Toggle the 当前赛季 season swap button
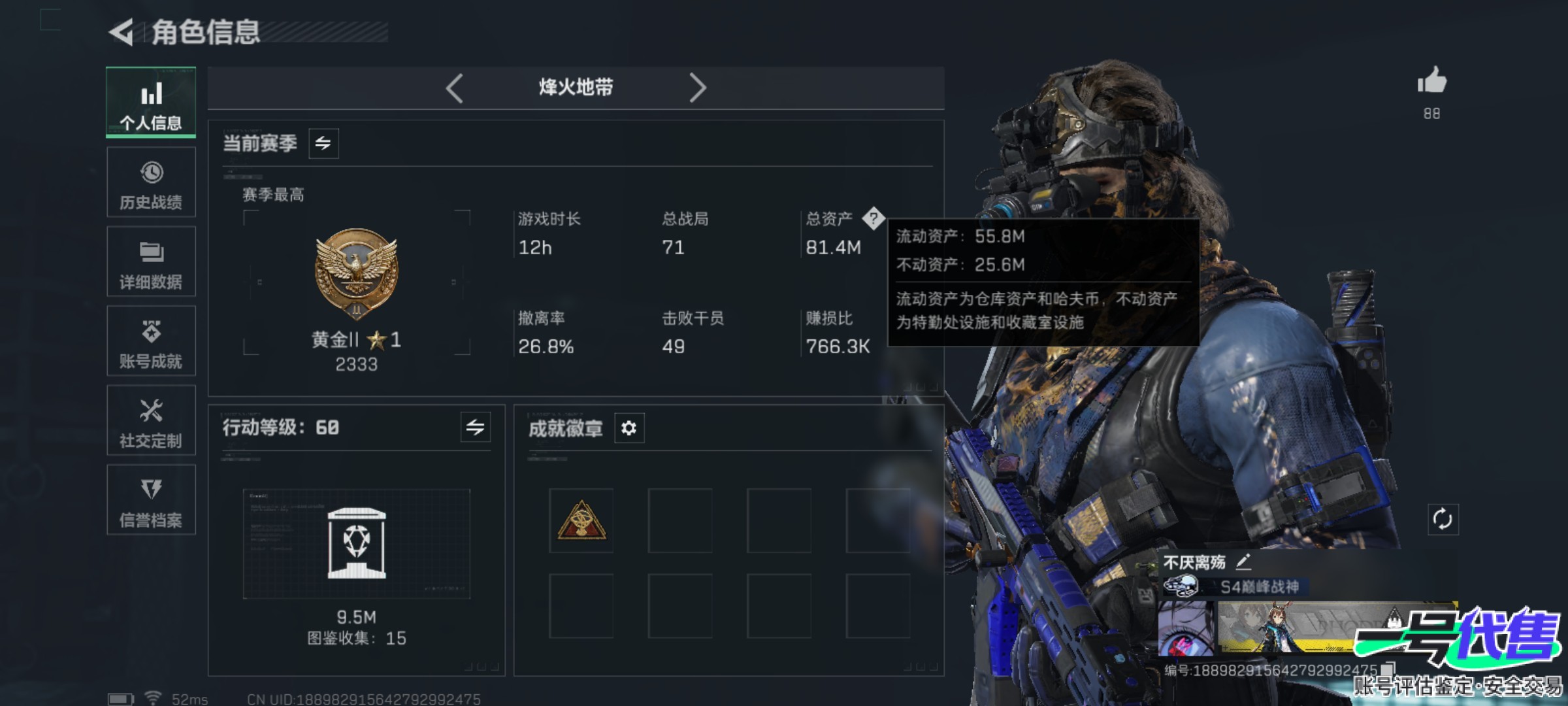Viewport: 1568px width, 706px height. click(x=323, y=143)
